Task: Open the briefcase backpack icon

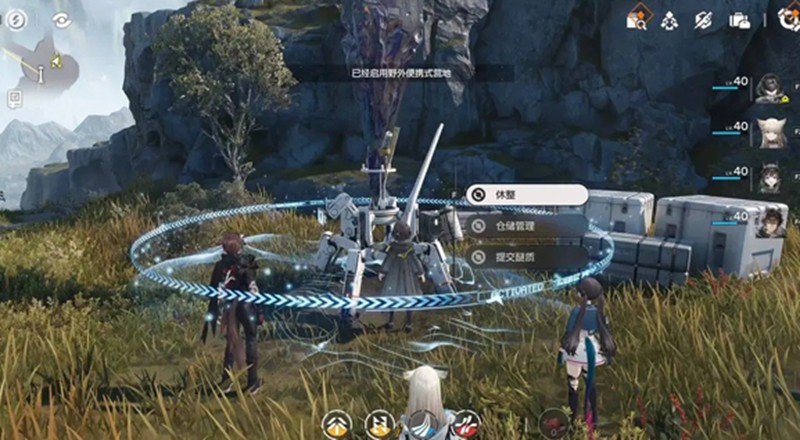Action: (x=740, y=19)
